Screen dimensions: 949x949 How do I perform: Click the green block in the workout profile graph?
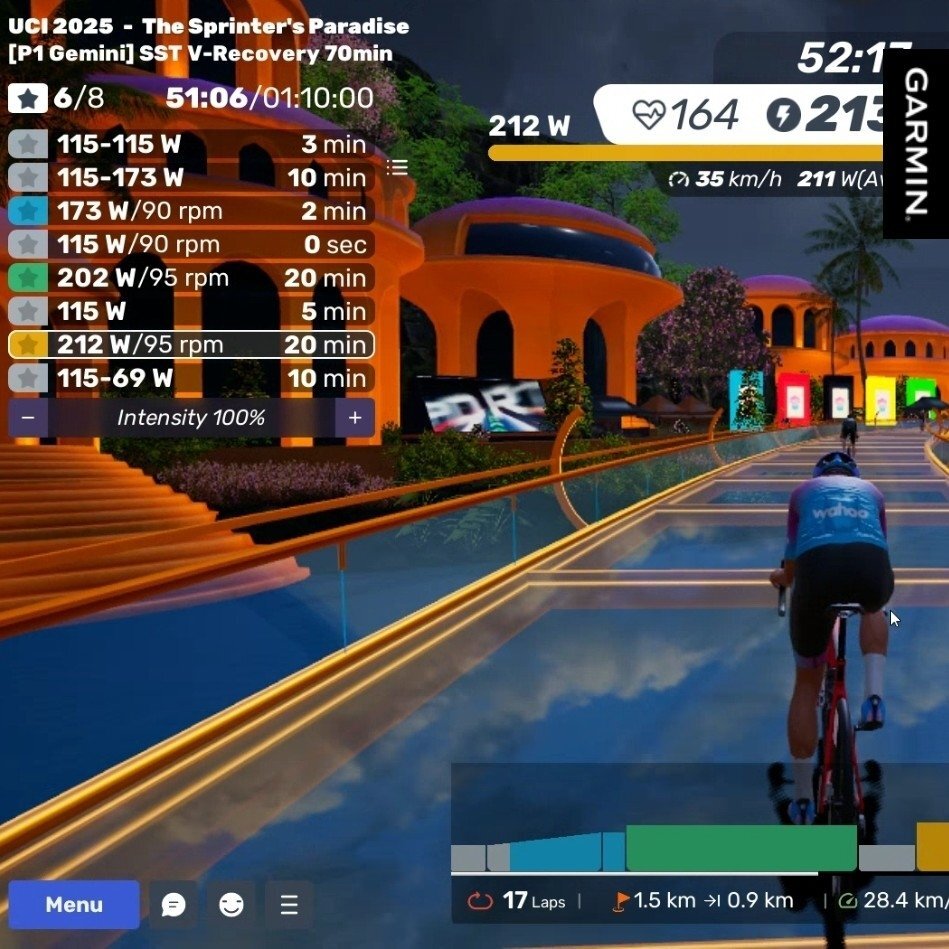coord(741,848)
